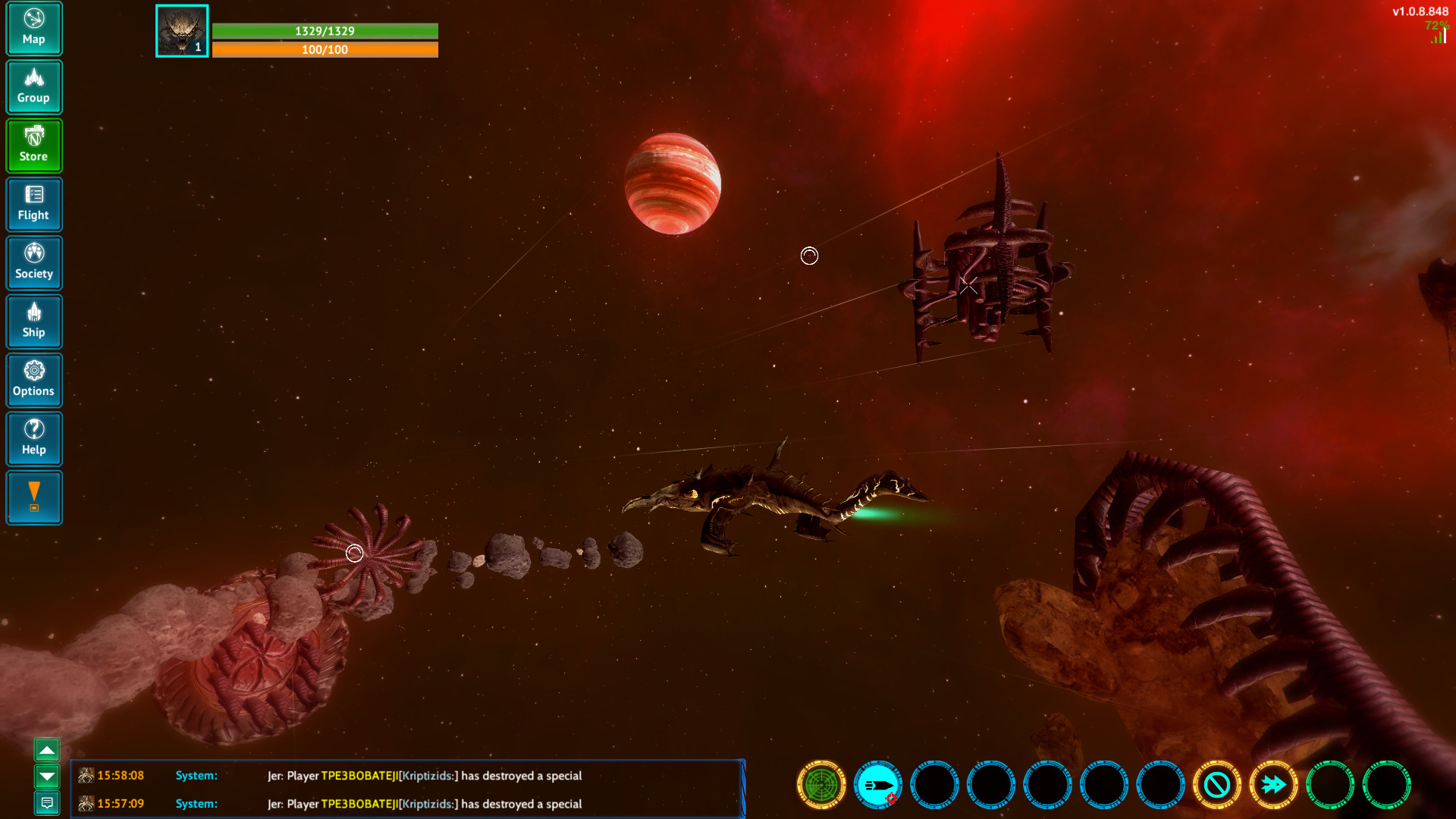Fire the missile ability on the hotbar
Screen dimensions: 1456x819
877,786
